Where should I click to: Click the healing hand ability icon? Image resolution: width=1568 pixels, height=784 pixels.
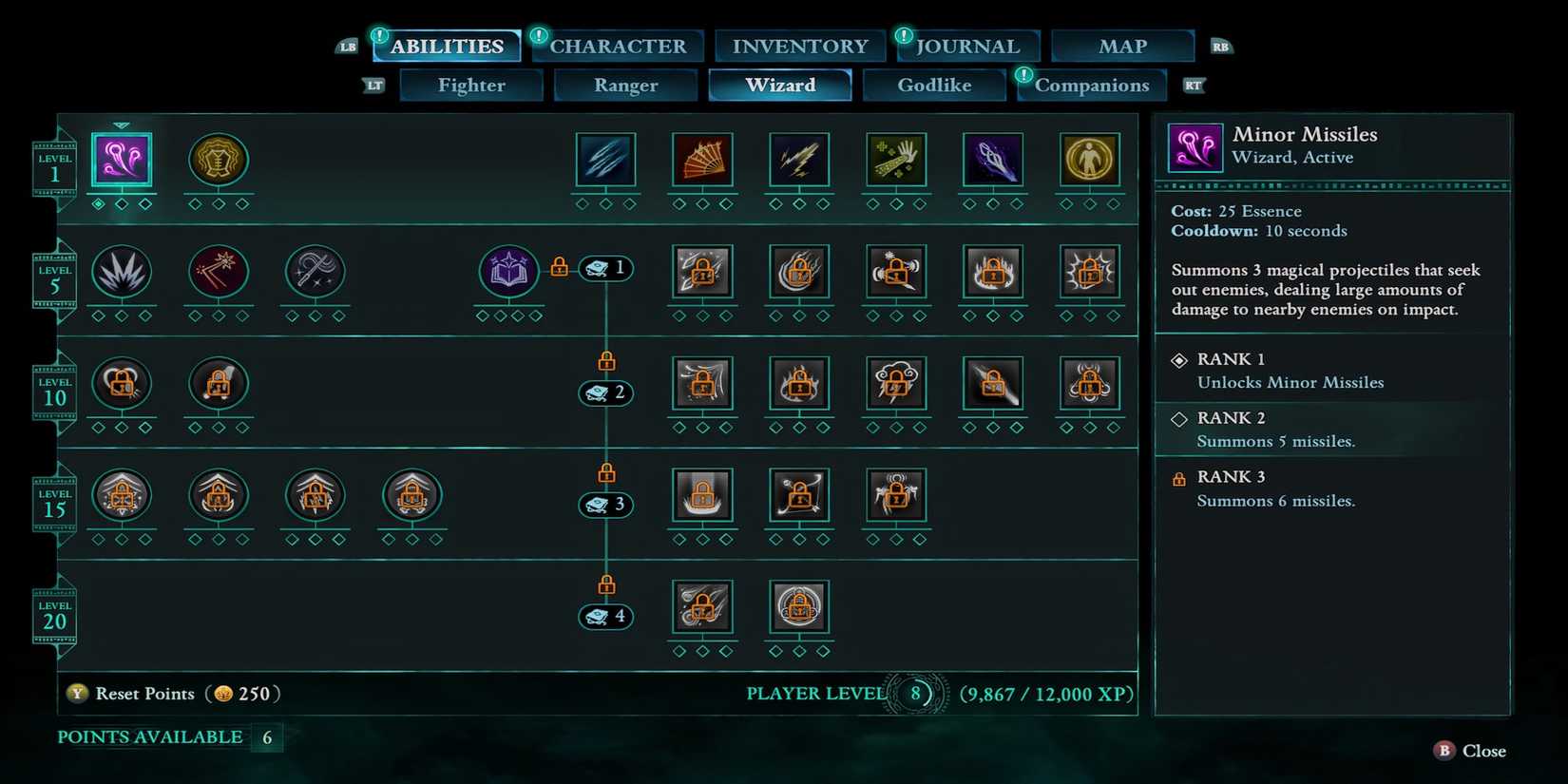[896, 162]
